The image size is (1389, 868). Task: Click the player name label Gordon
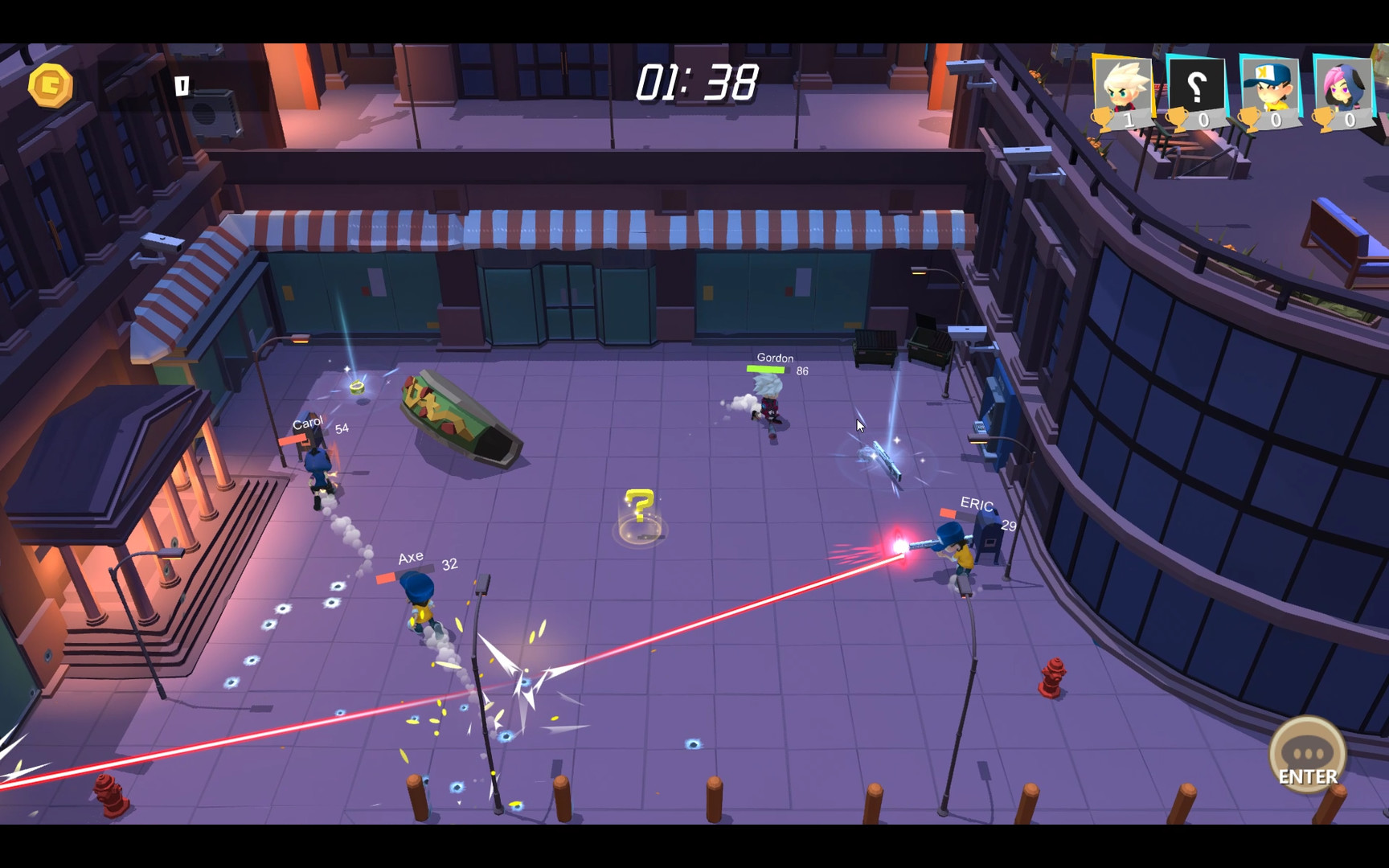pyautogui.click(x=774, y=357)
